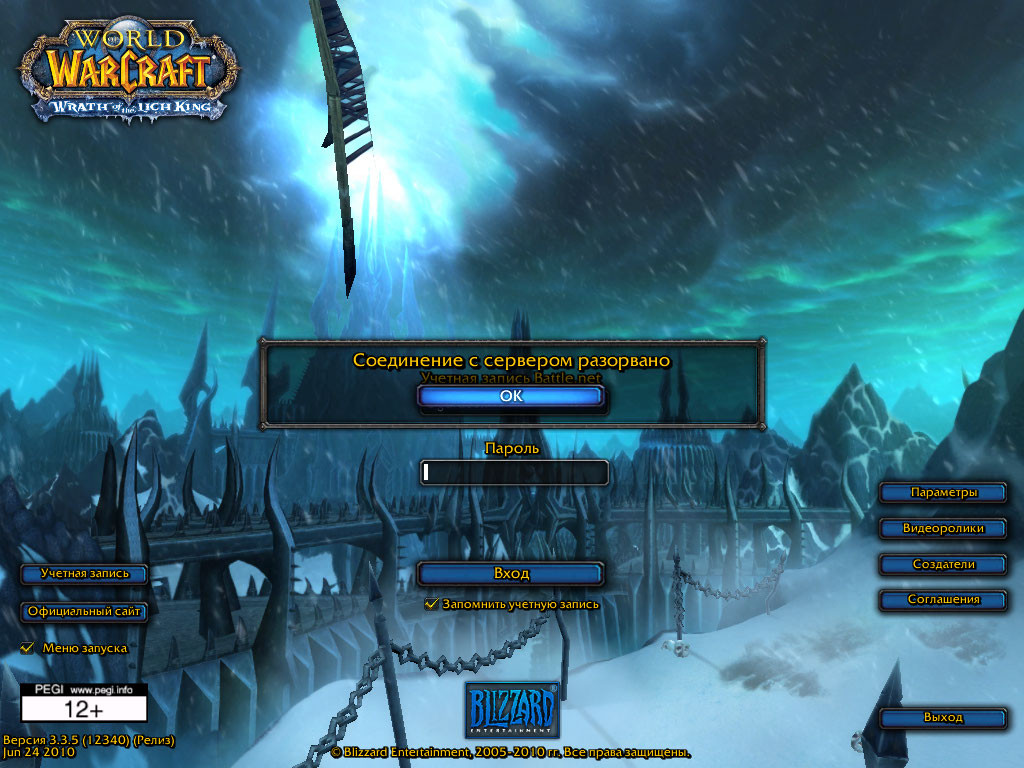1024x768 pixels.
Task: Quit the game with Выход
Action: pyautogui.click(x=943, y=718)
